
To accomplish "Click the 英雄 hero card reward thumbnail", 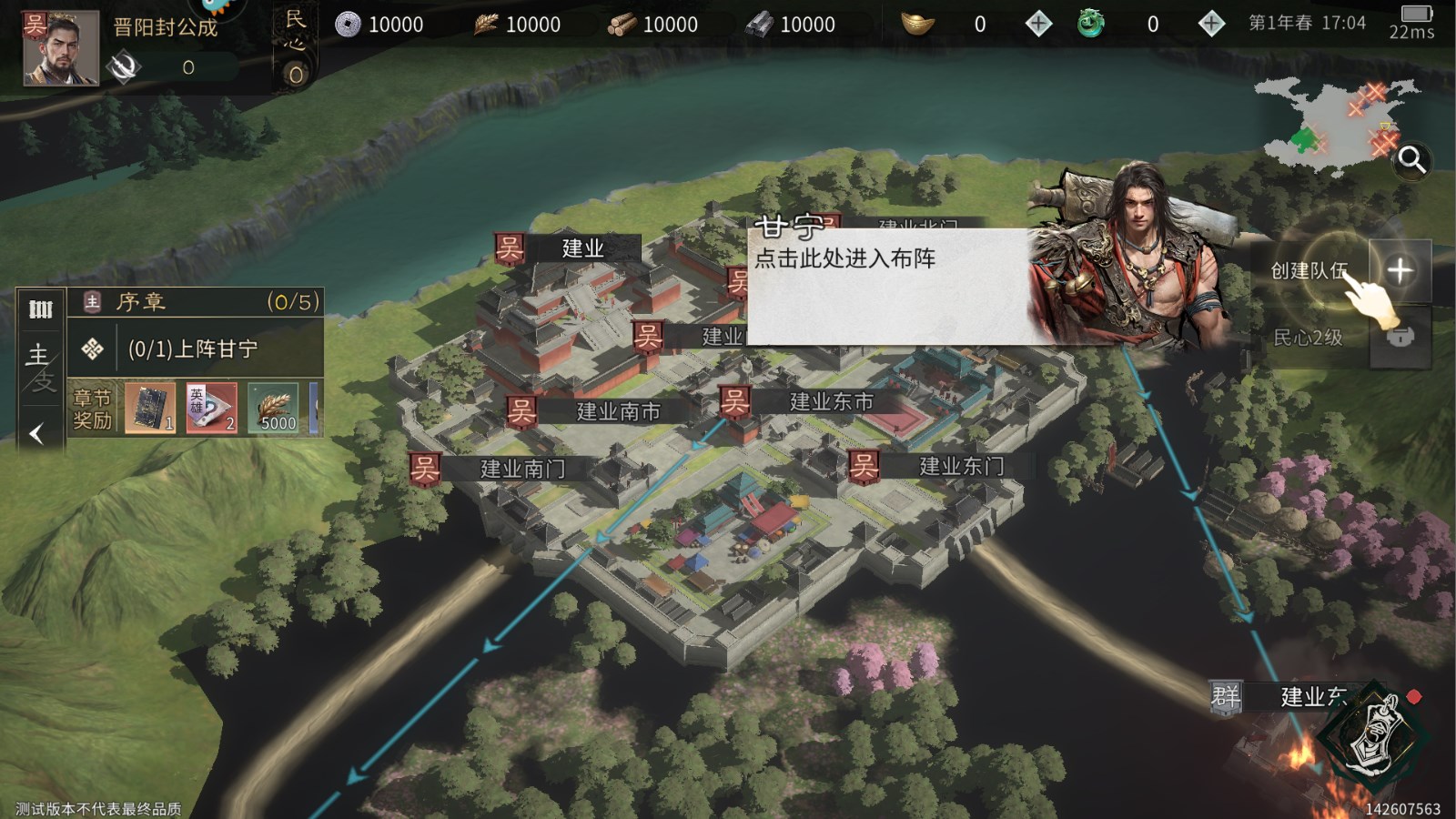I will click(209, 408).
